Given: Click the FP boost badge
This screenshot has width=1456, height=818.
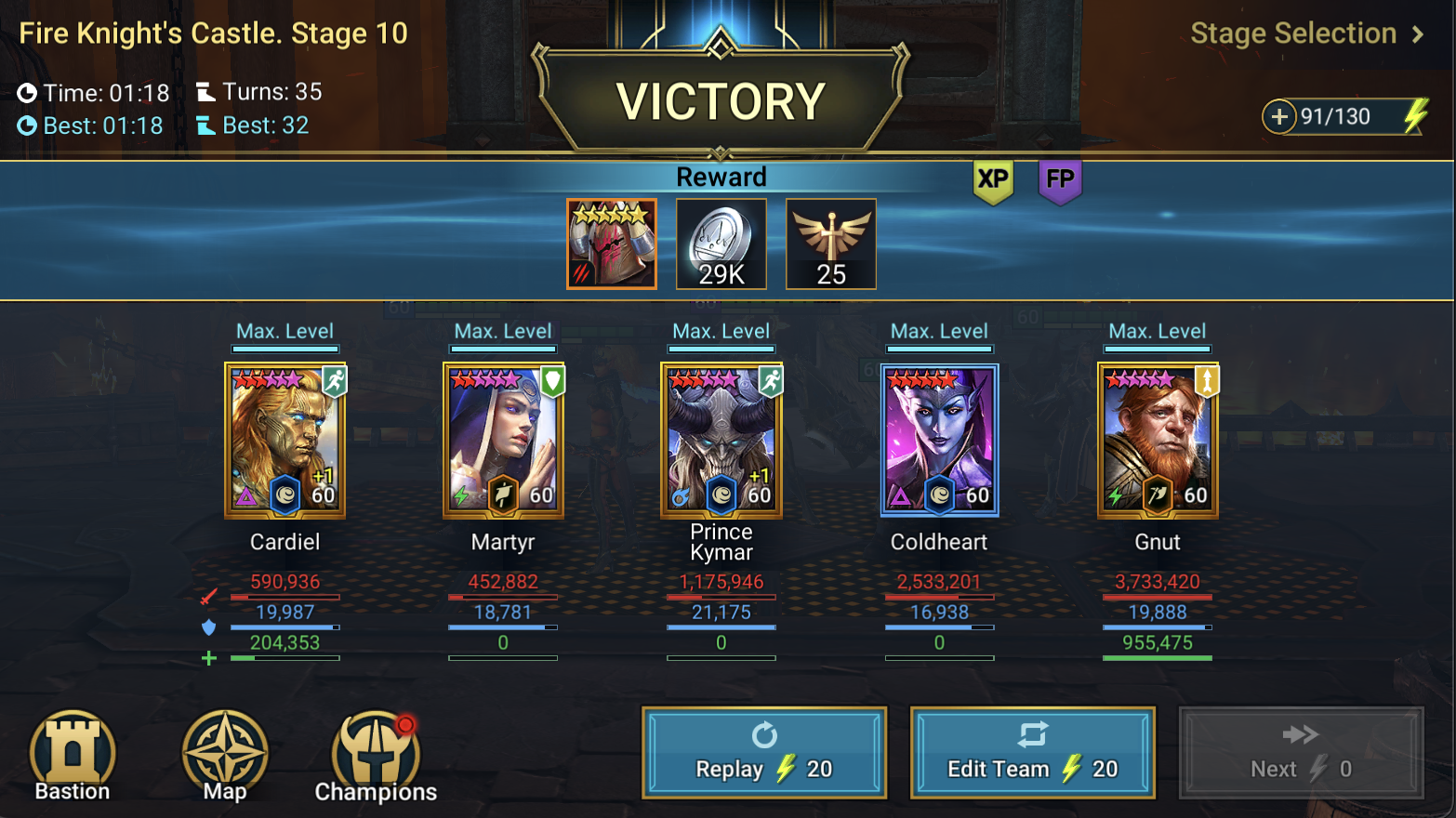Looking at the screenshot, I should [x=1060, y=181].
